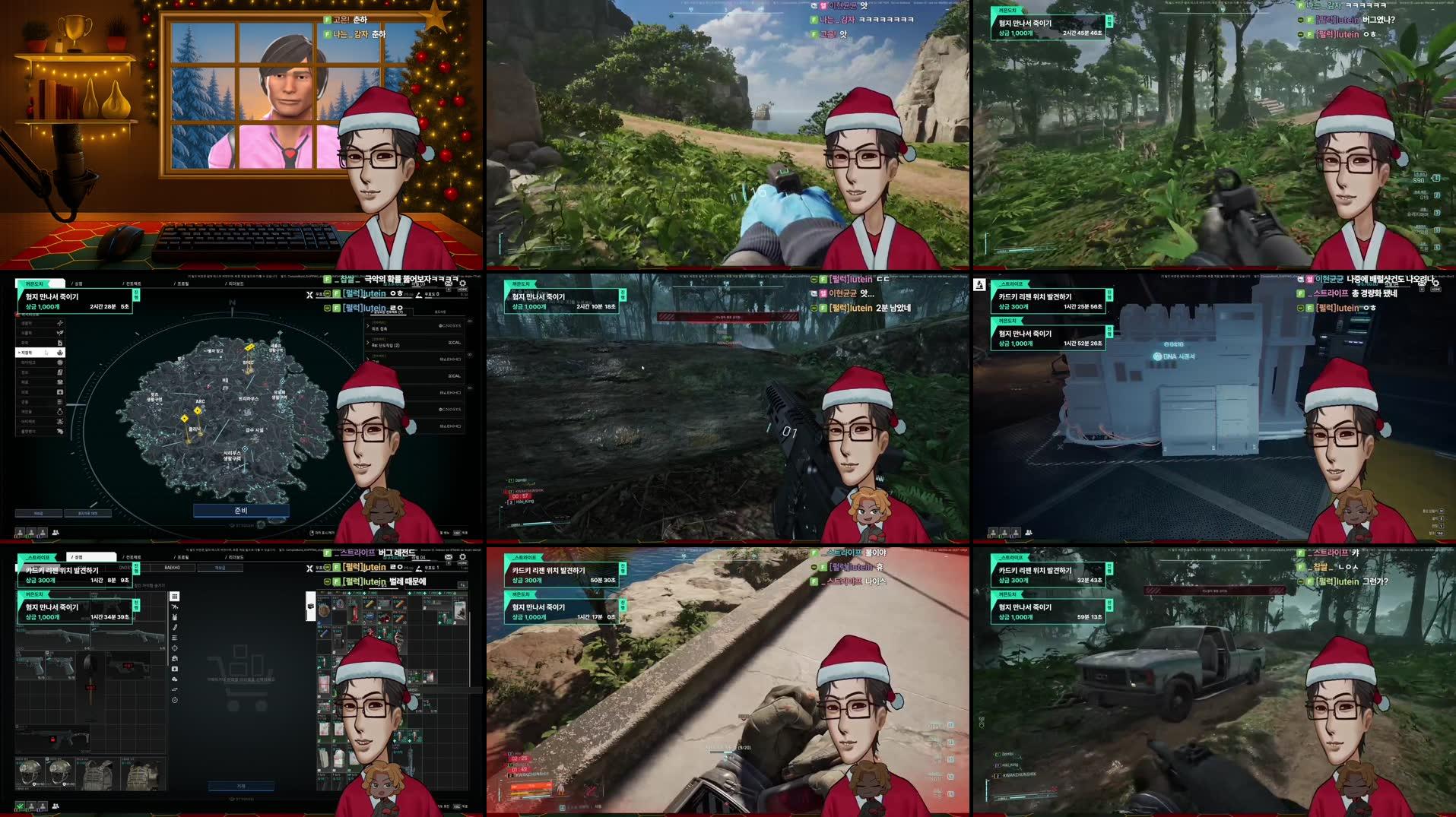The width and height of the screenshot is (1456, 817).
Task: Open the settings gear on the map screen
Action: [462, 283]
